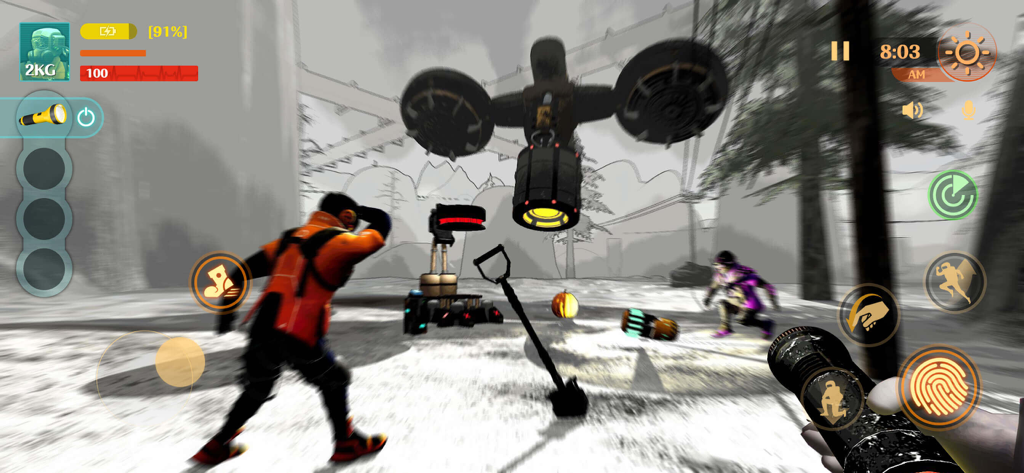
Task: Toggle the microphone voice chat
Action: [x=968, y=110]
